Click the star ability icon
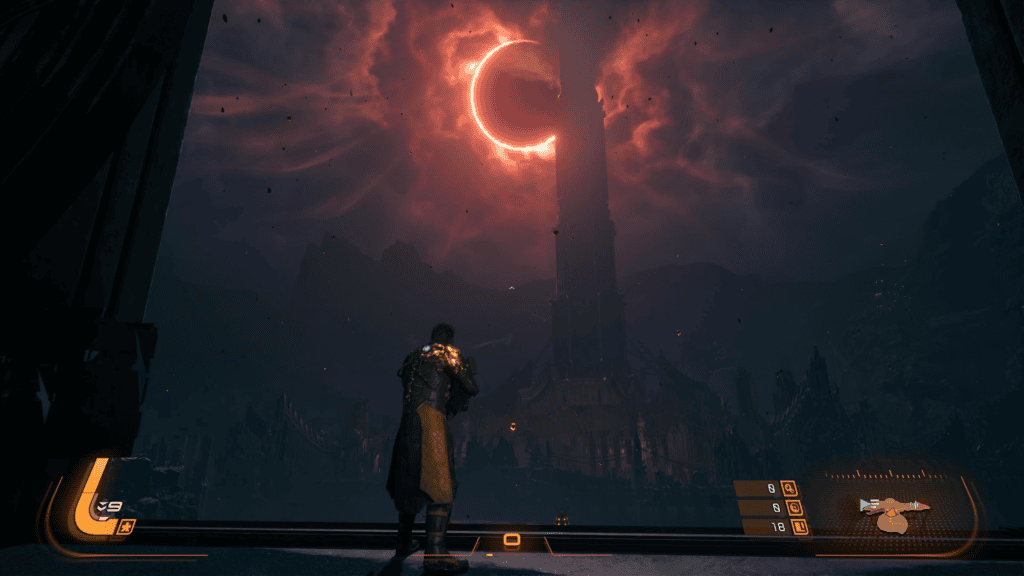This screenshot has height=576, width=1024. point(125,527)
